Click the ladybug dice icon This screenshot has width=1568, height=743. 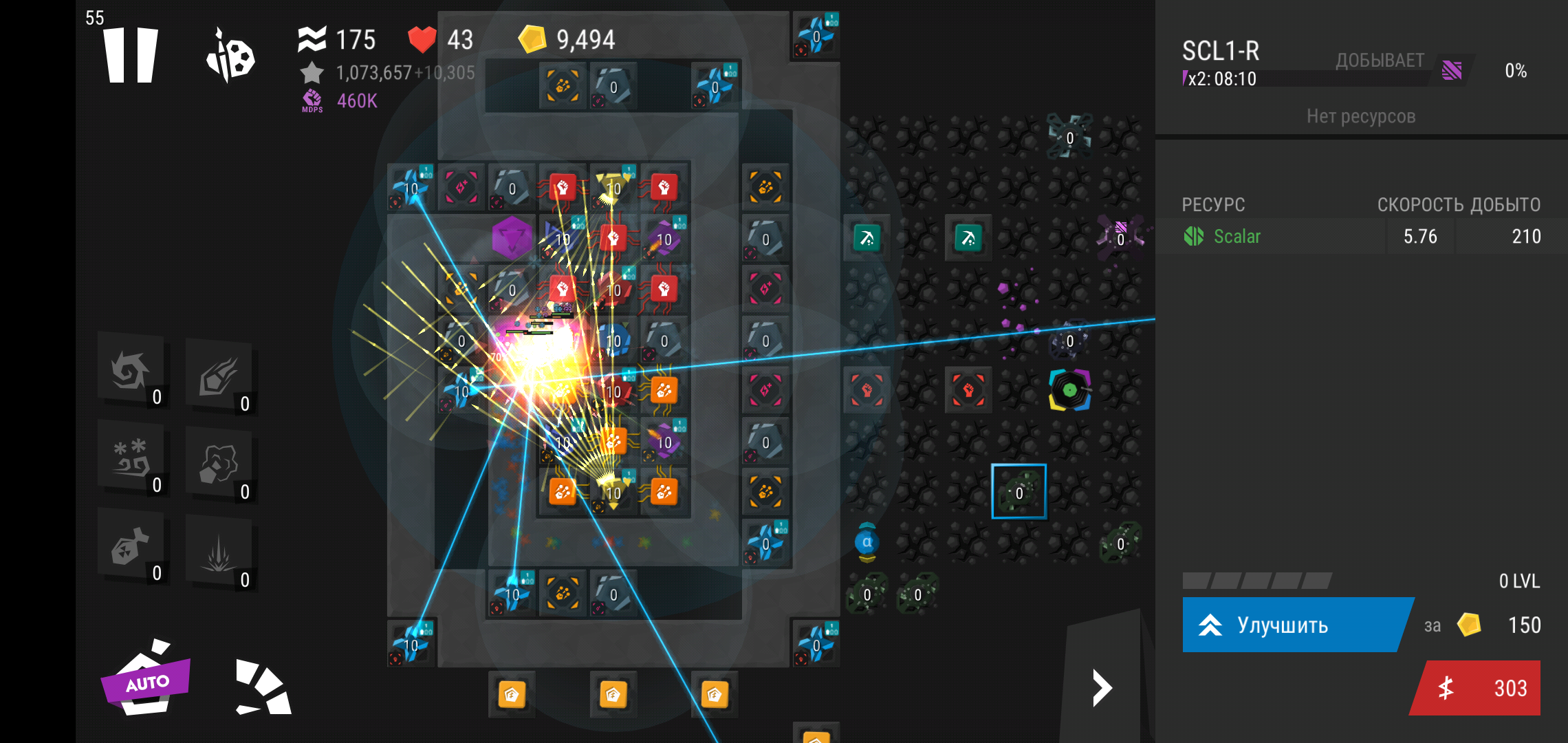coord(230,55)
